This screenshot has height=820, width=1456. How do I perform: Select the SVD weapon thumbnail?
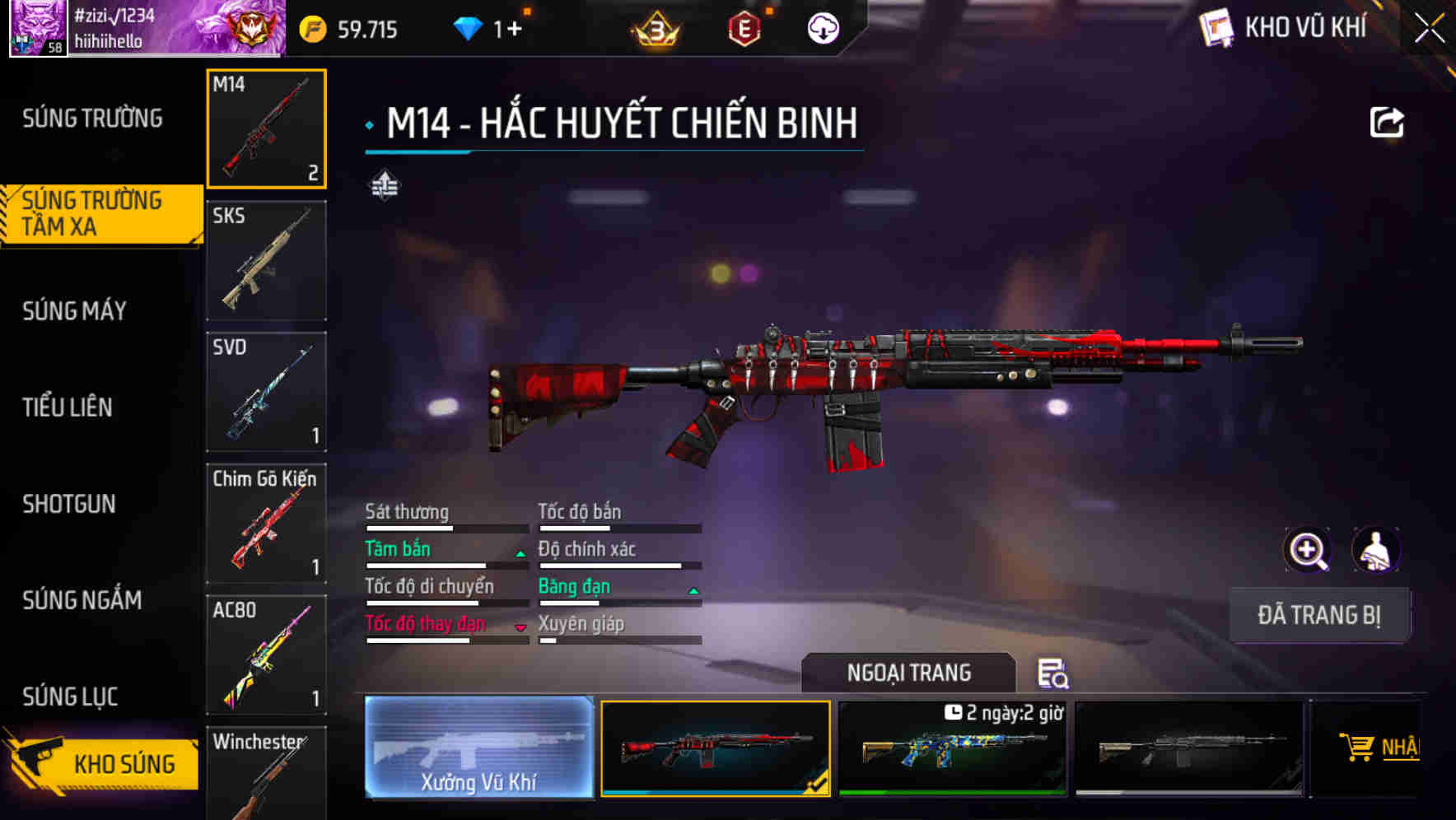[266, 392]
